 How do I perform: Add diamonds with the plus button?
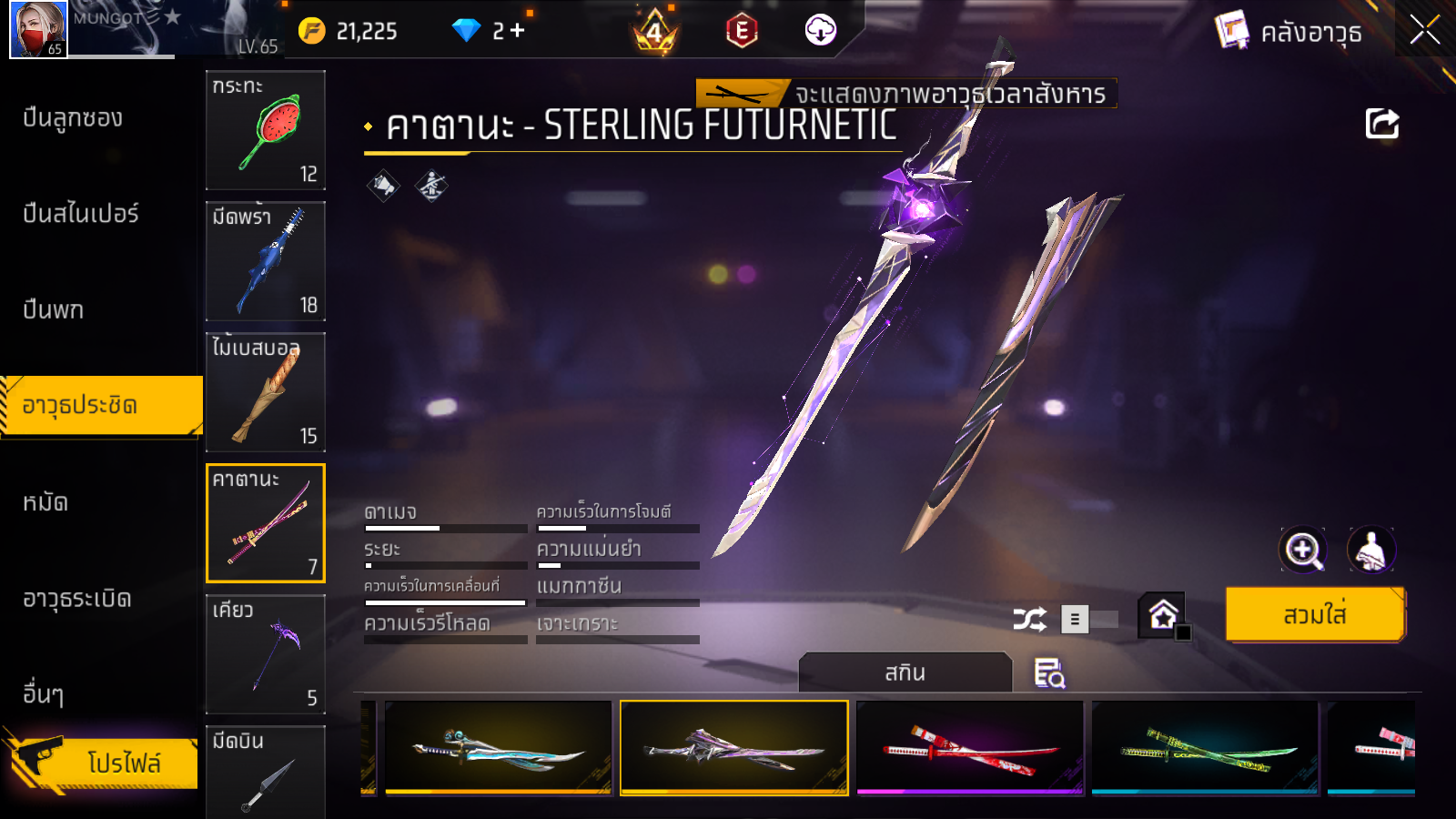point(518,31)
